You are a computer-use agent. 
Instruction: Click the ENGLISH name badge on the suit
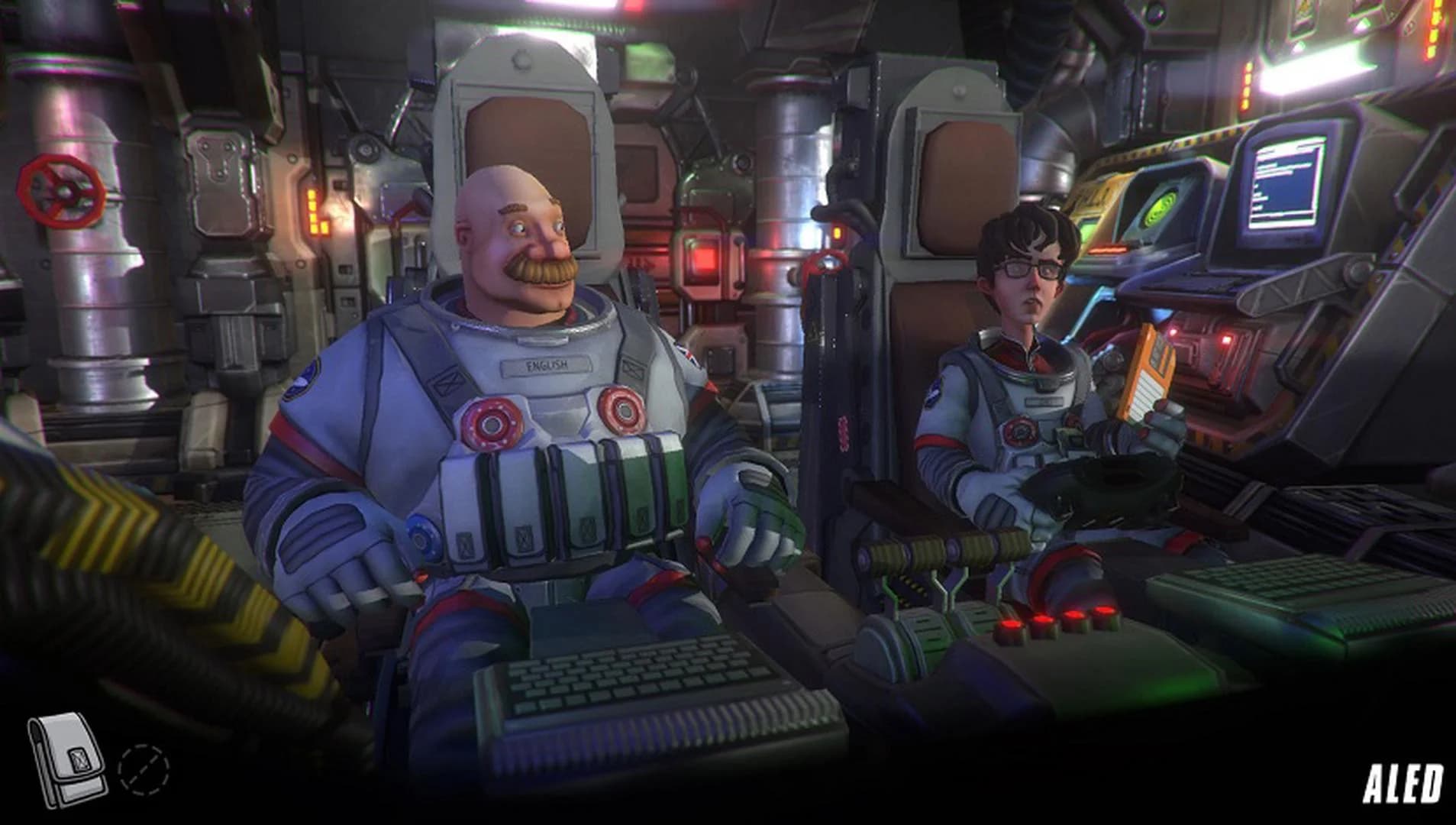tap(548, 366)
